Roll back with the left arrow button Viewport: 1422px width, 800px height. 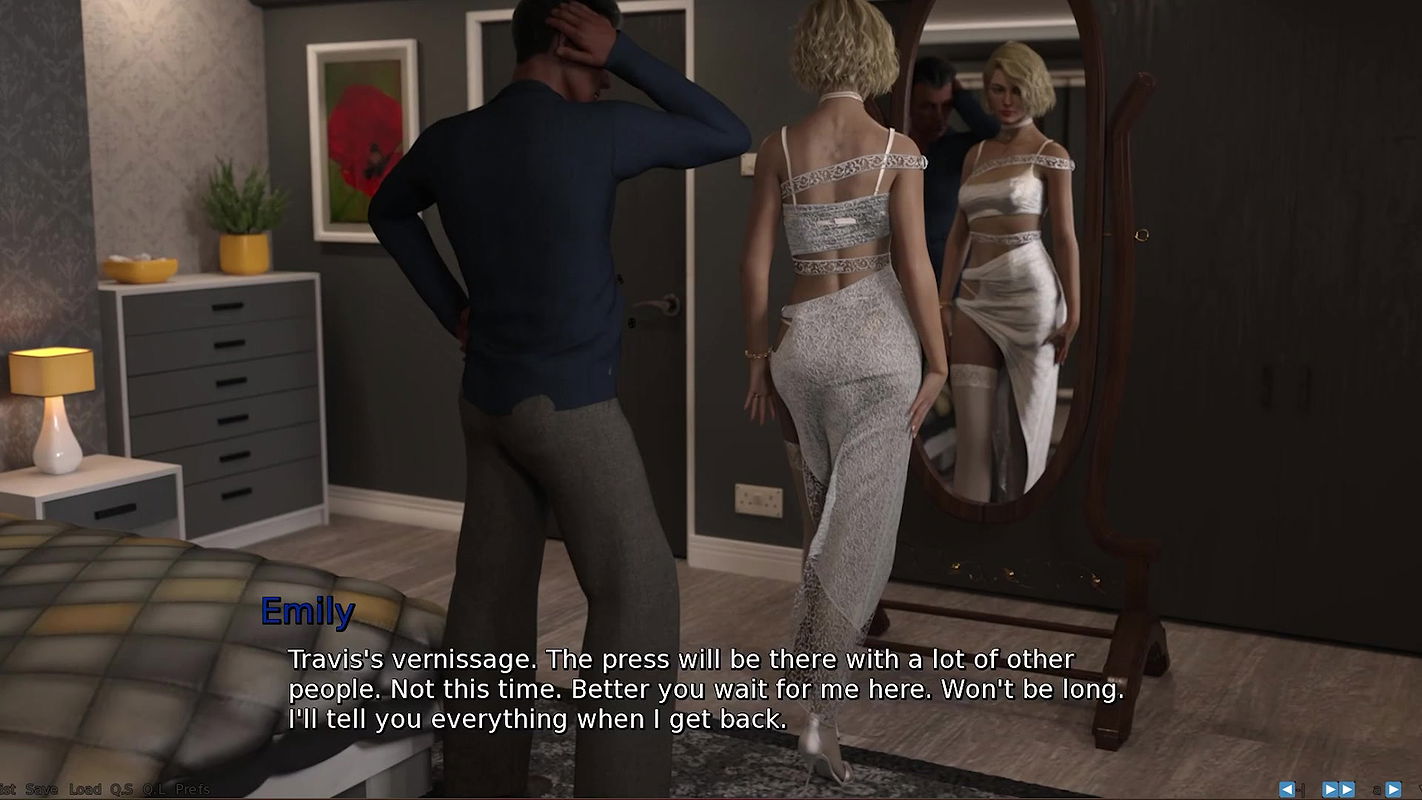click(1287, 789)
